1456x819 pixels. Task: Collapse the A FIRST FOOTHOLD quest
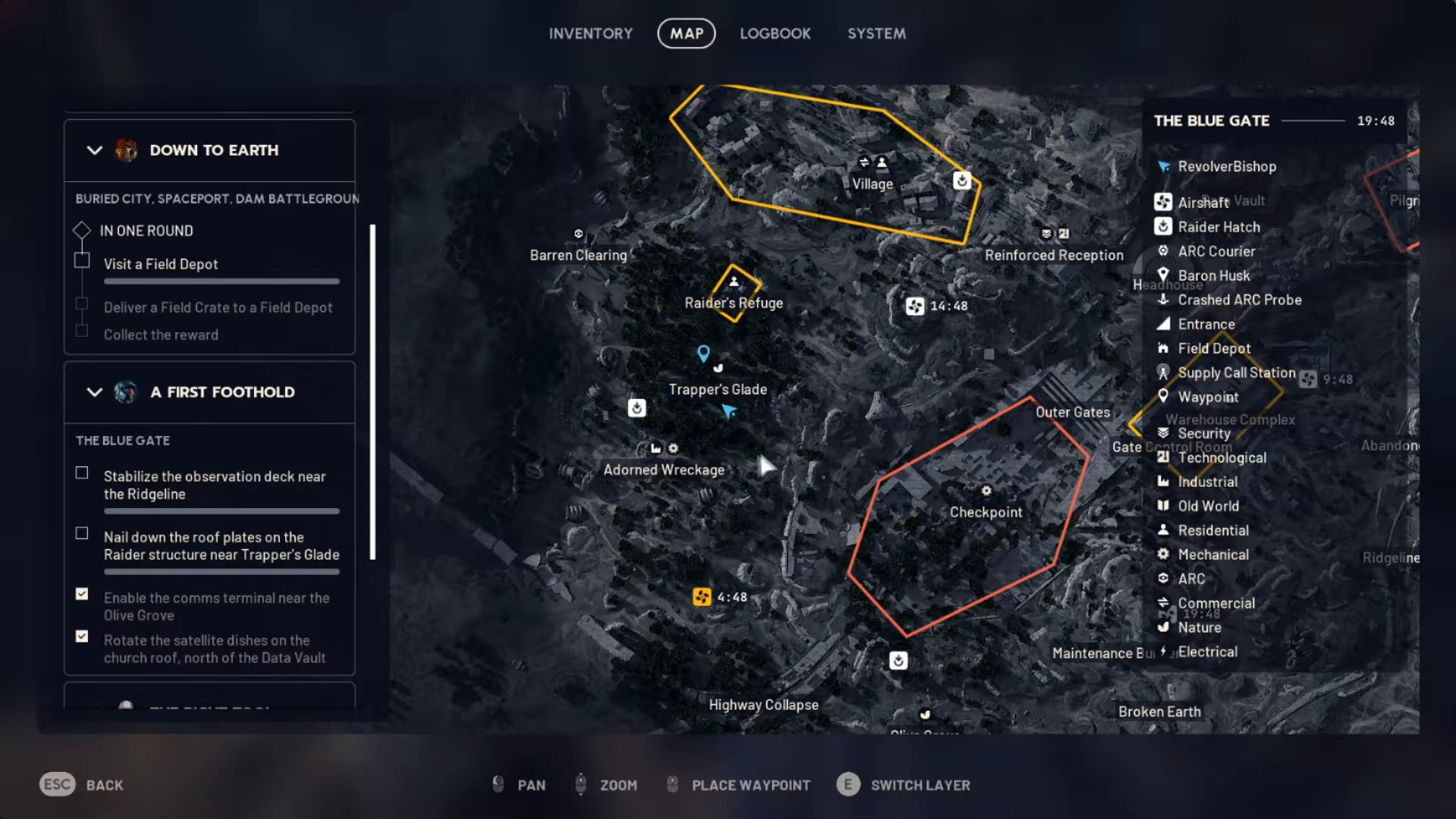point(94,392)
